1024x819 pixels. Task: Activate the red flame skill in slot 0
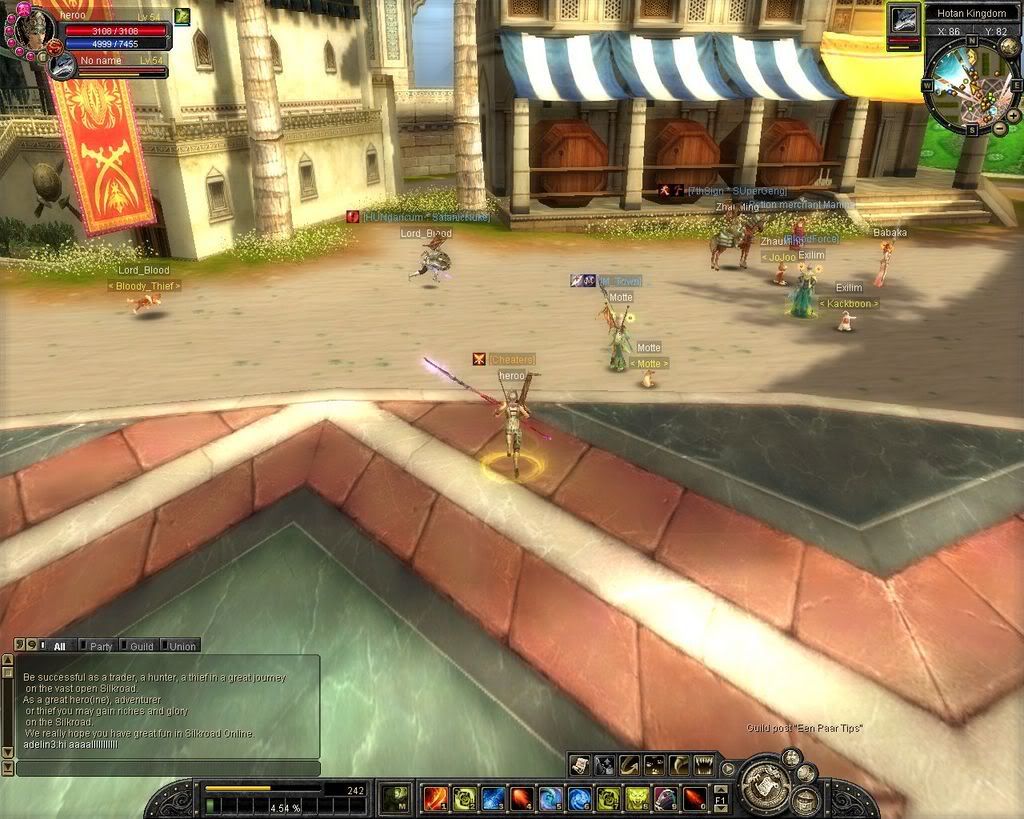694,798
